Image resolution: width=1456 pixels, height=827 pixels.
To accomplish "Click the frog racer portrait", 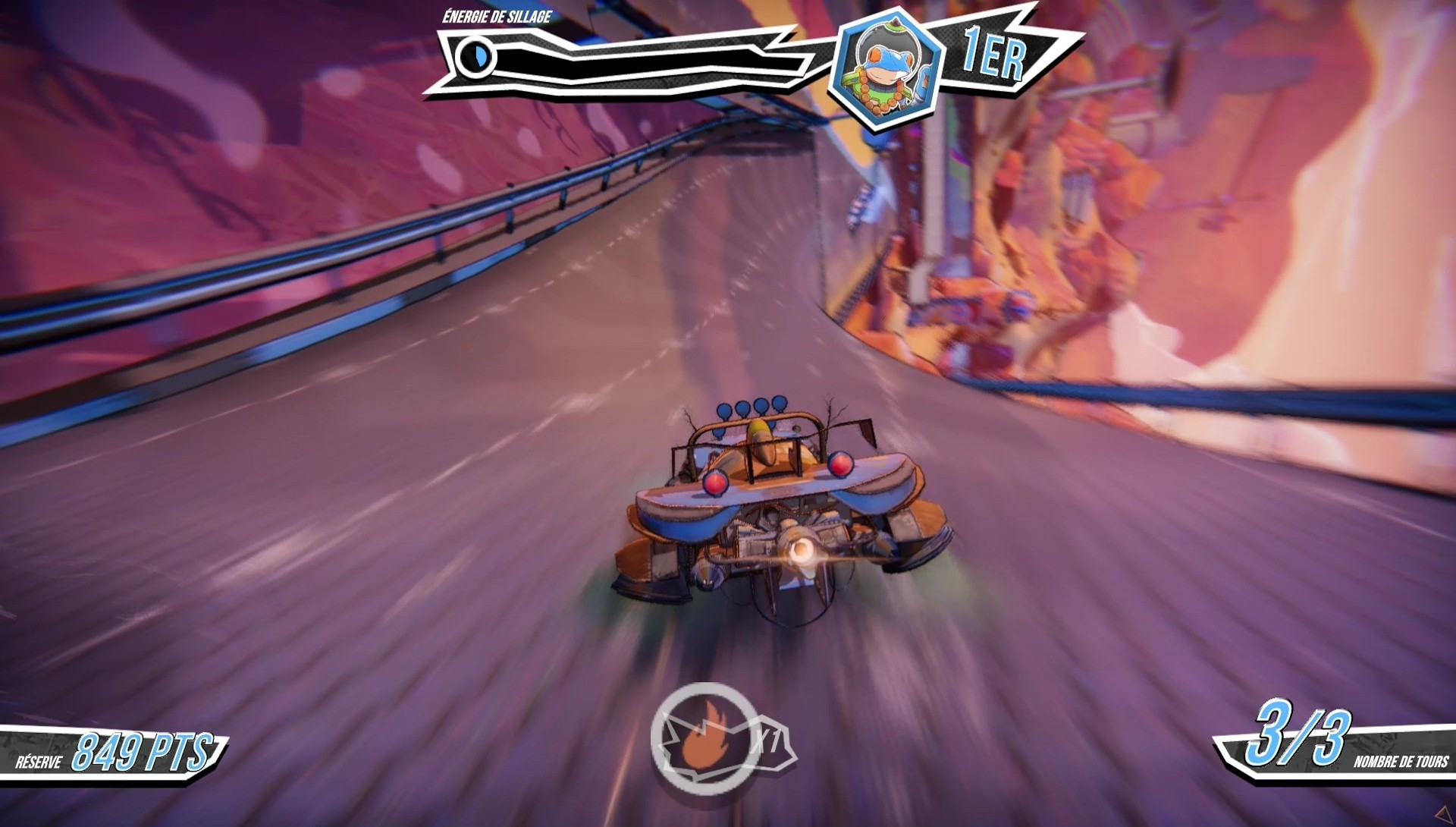I will tap(884, 71).
